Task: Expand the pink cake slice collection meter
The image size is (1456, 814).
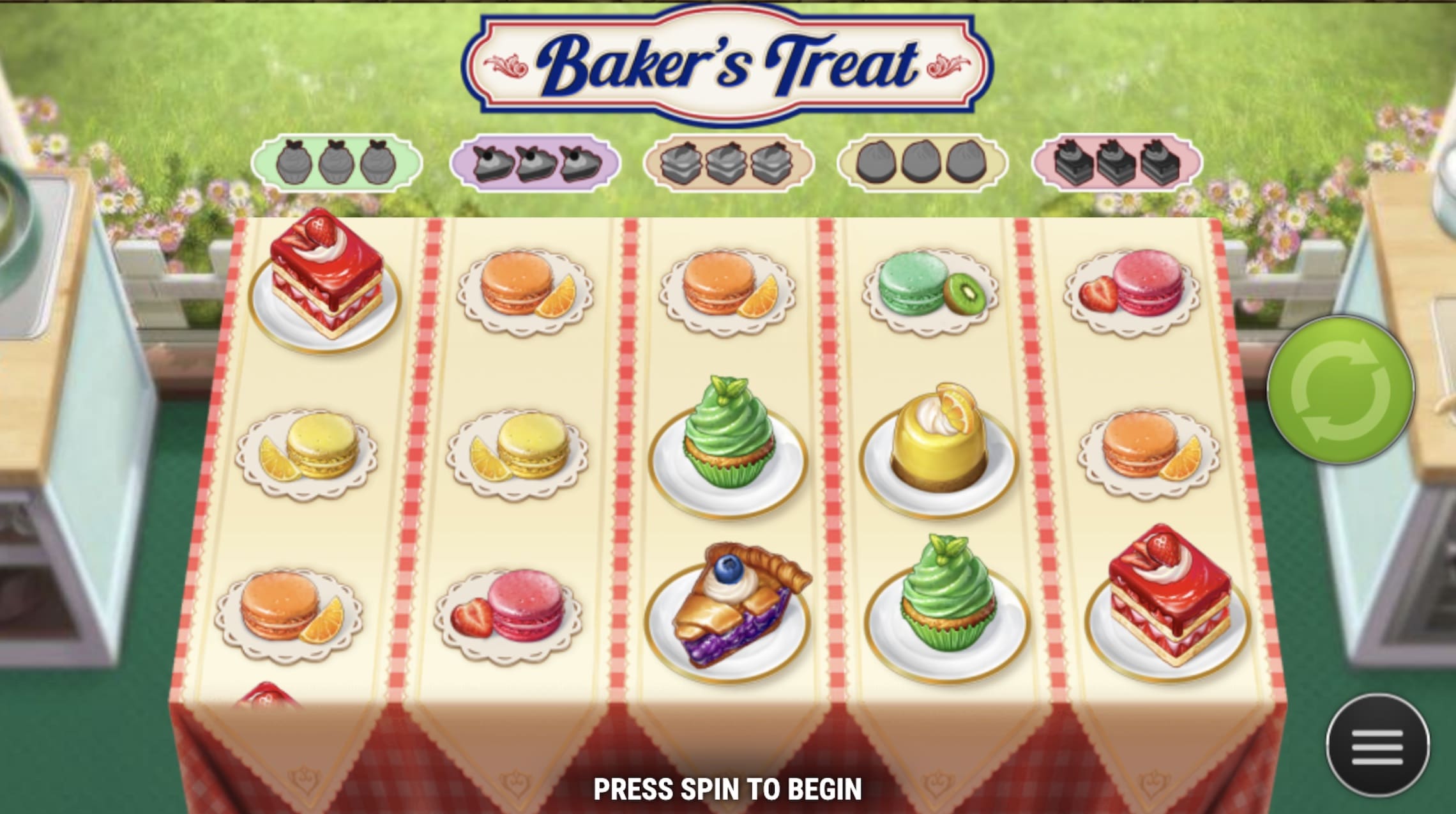Action: [x=1121, y=162]
